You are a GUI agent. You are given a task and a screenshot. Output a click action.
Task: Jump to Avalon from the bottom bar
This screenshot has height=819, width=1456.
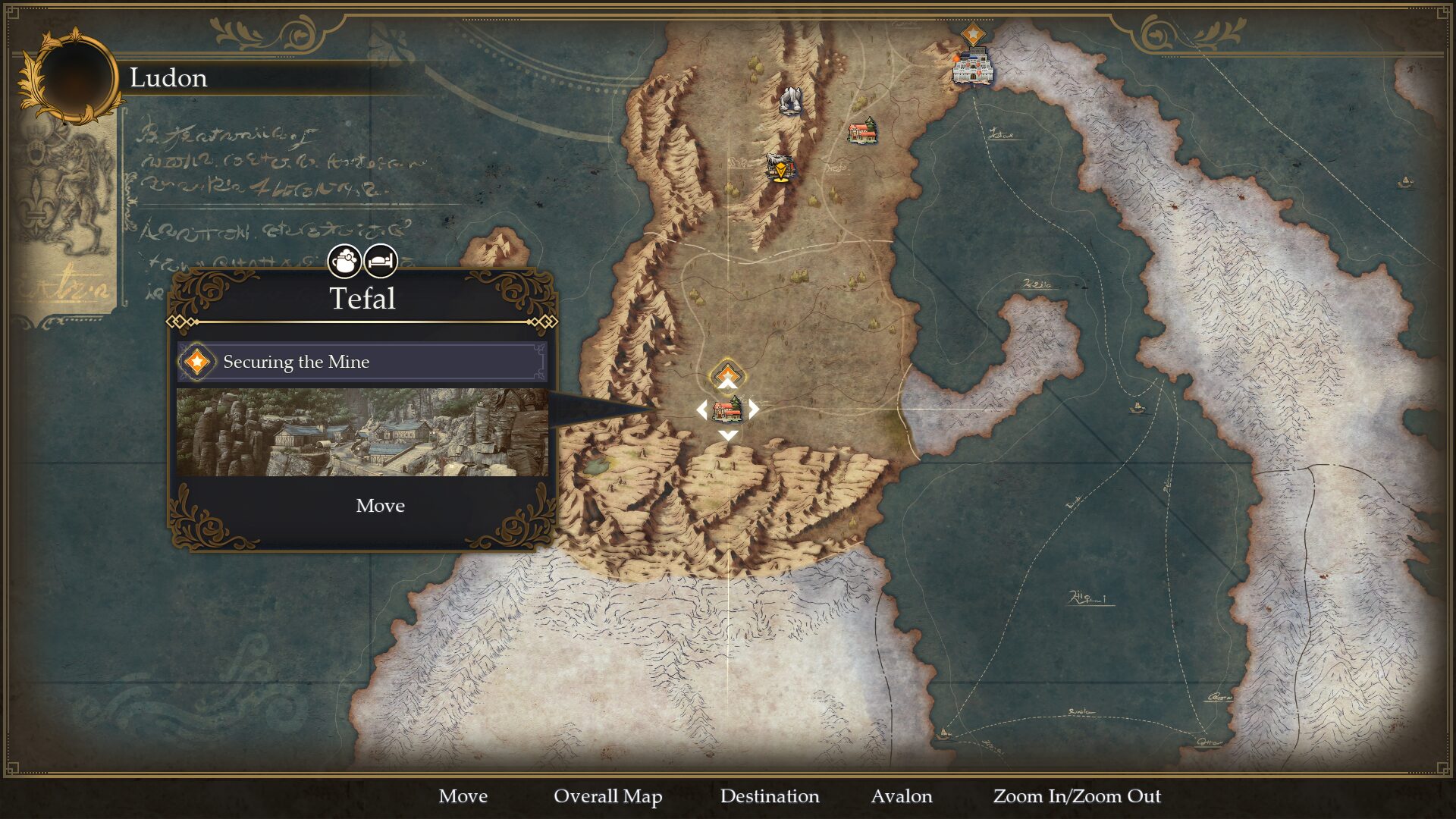pos(901,796)
